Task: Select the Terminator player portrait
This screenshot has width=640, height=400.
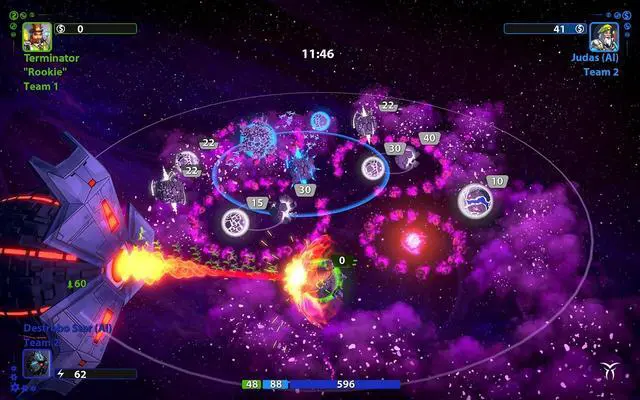Action: [37, 36]
